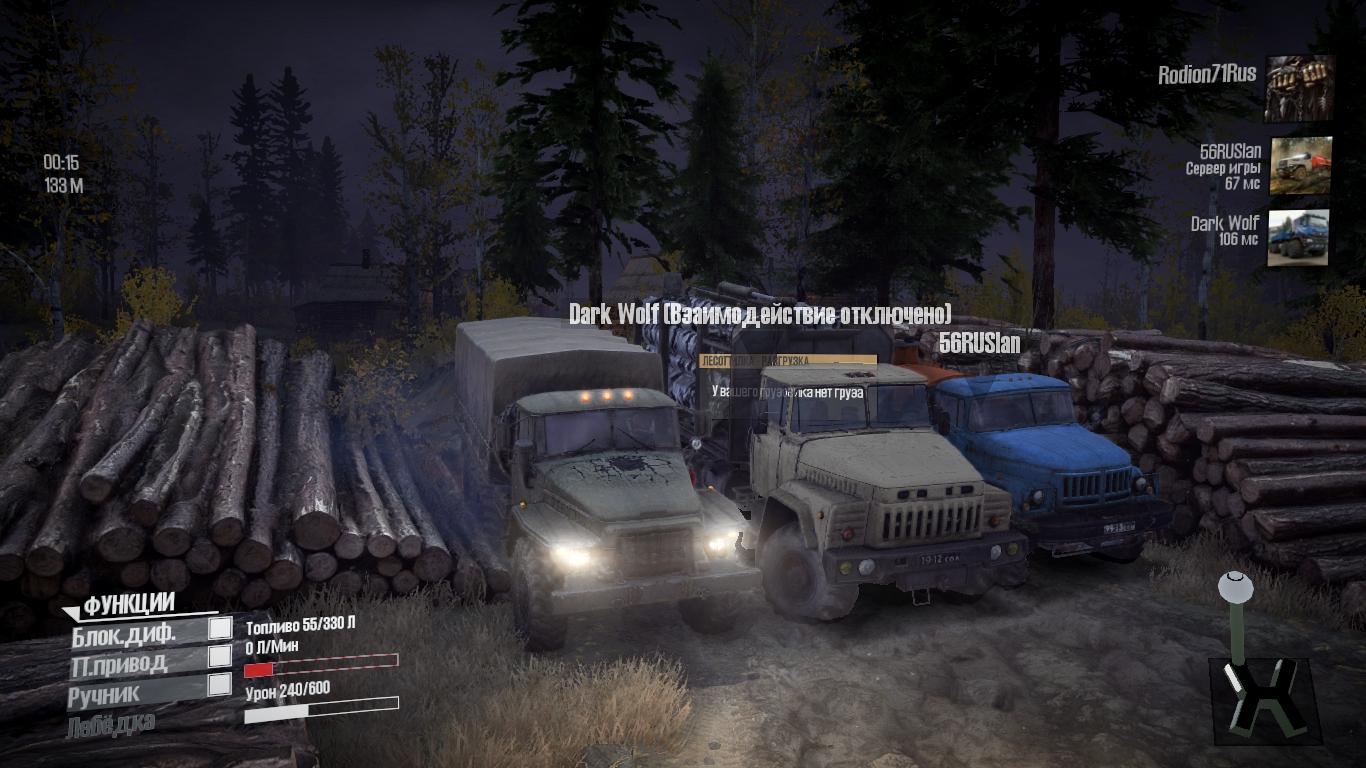Click the gearbox shifter knob
Image resolution: width=1366 pixels, height=768 pixels.
tap(1233, 582)
